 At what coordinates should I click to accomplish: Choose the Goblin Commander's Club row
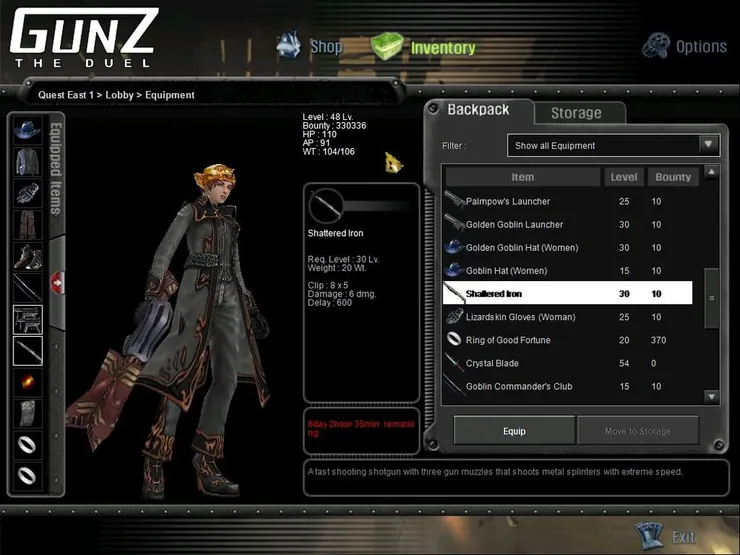pos(519,386)
